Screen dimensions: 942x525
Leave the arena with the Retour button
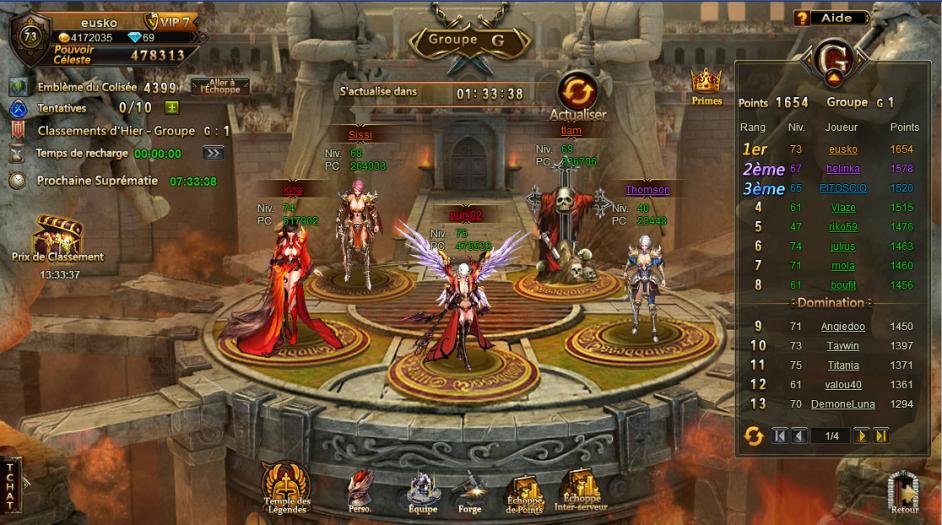tap(904, 492)
